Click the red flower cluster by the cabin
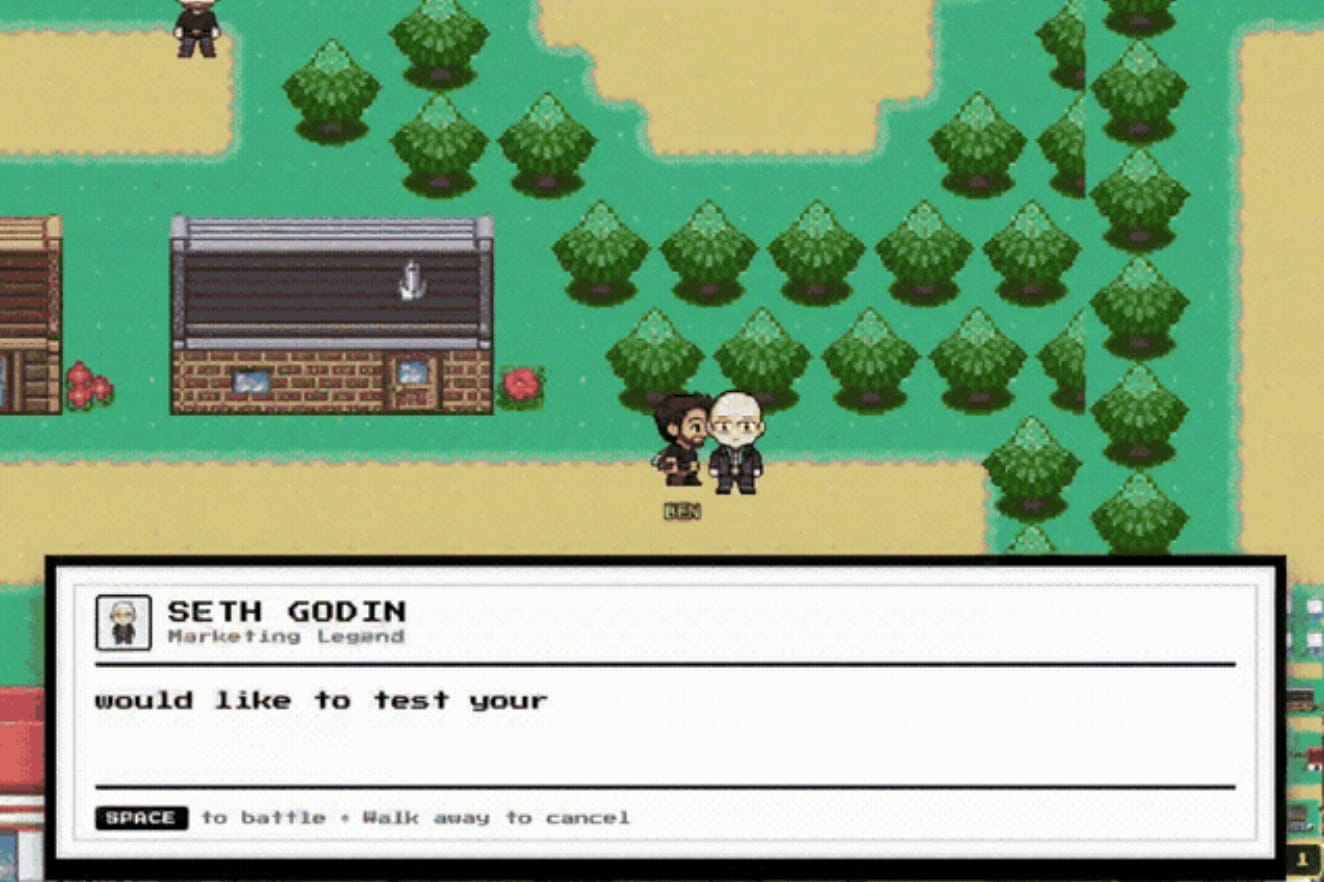 85,383
